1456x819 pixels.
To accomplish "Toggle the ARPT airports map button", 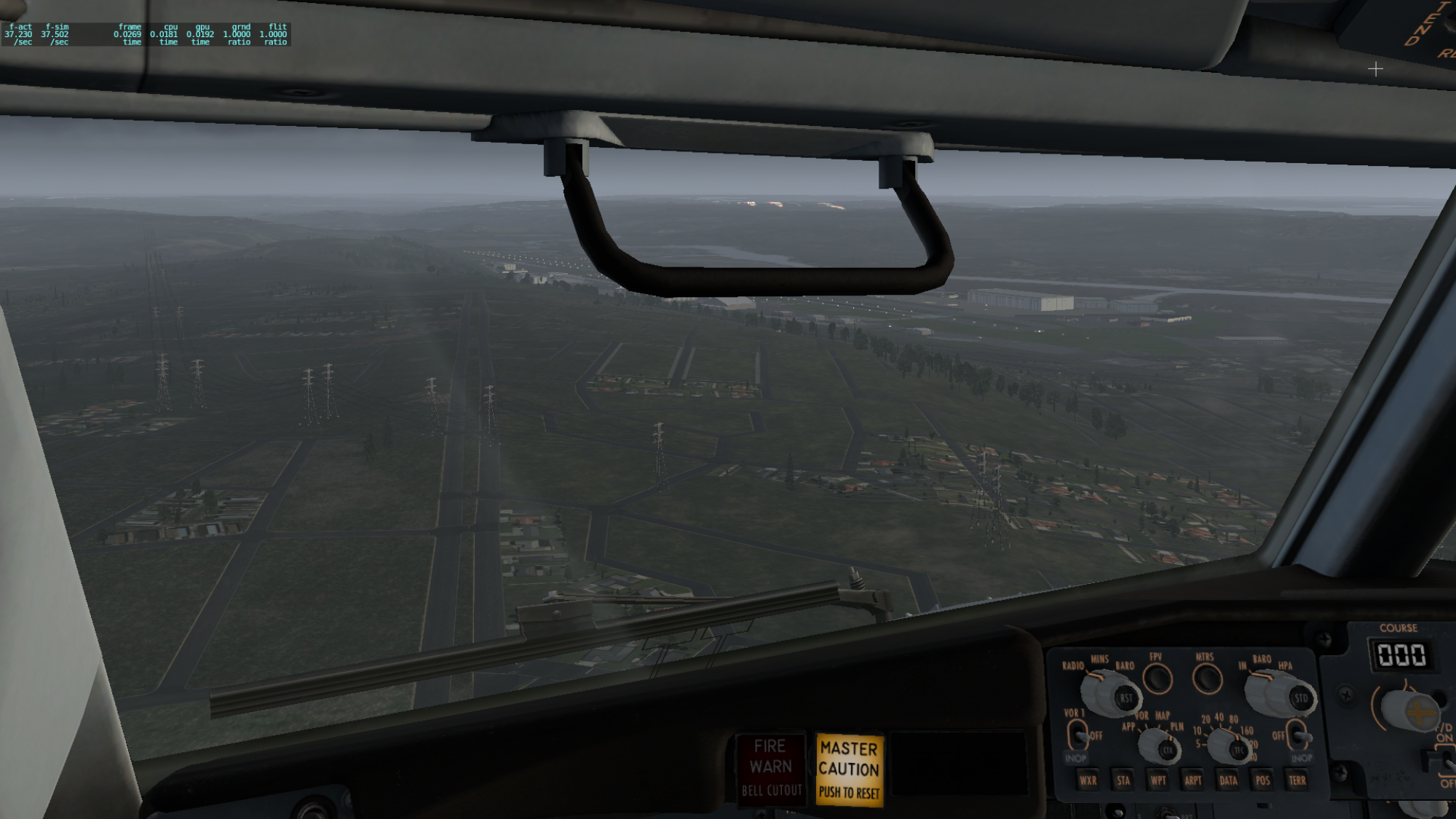I will [x=1193, y=780].
